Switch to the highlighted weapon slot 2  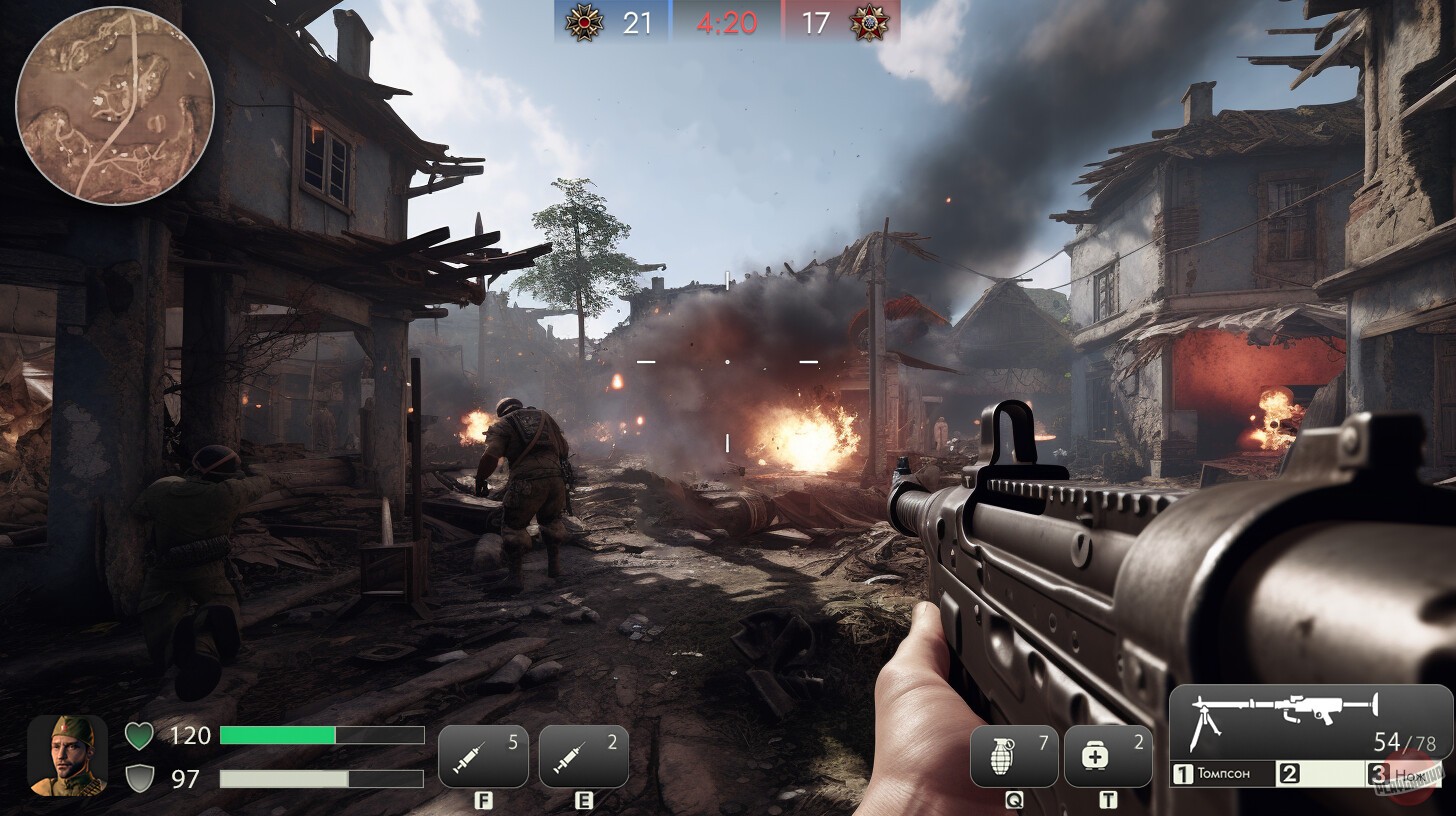pos(1322,772)
